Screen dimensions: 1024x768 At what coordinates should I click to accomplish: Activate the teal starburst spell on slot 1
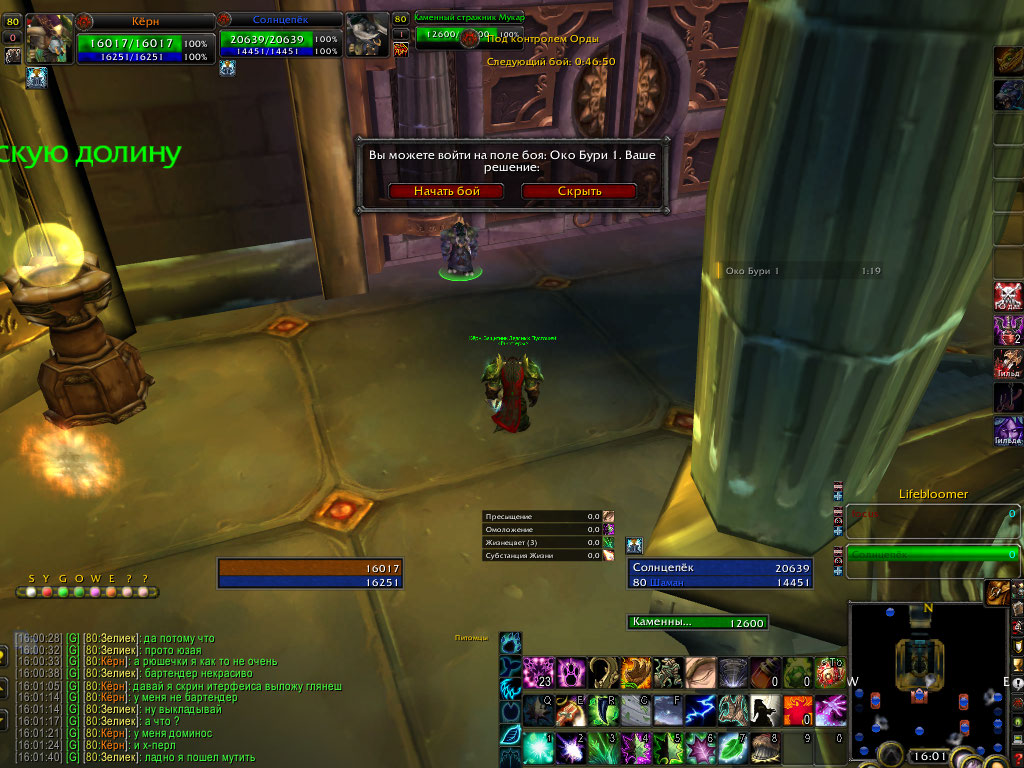click(x=539, y=746)
